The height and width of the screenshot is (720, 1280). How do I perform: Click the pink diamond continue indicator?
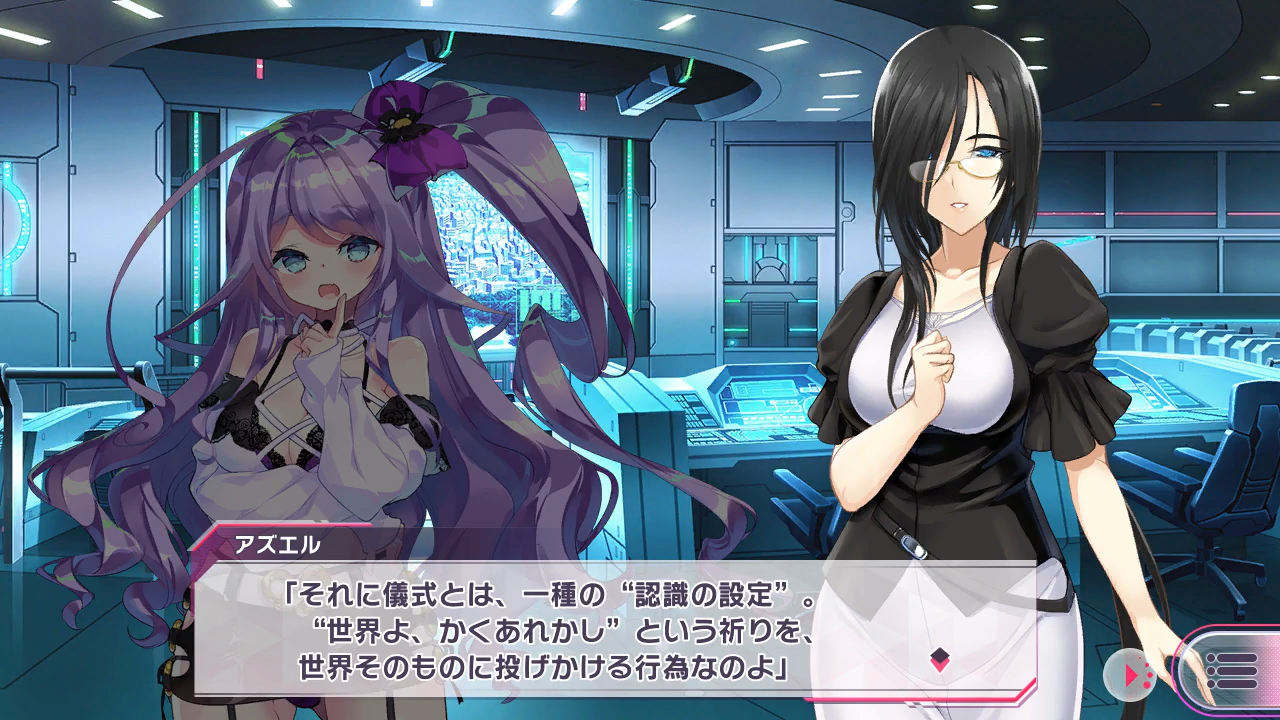[x=939, y=658]
